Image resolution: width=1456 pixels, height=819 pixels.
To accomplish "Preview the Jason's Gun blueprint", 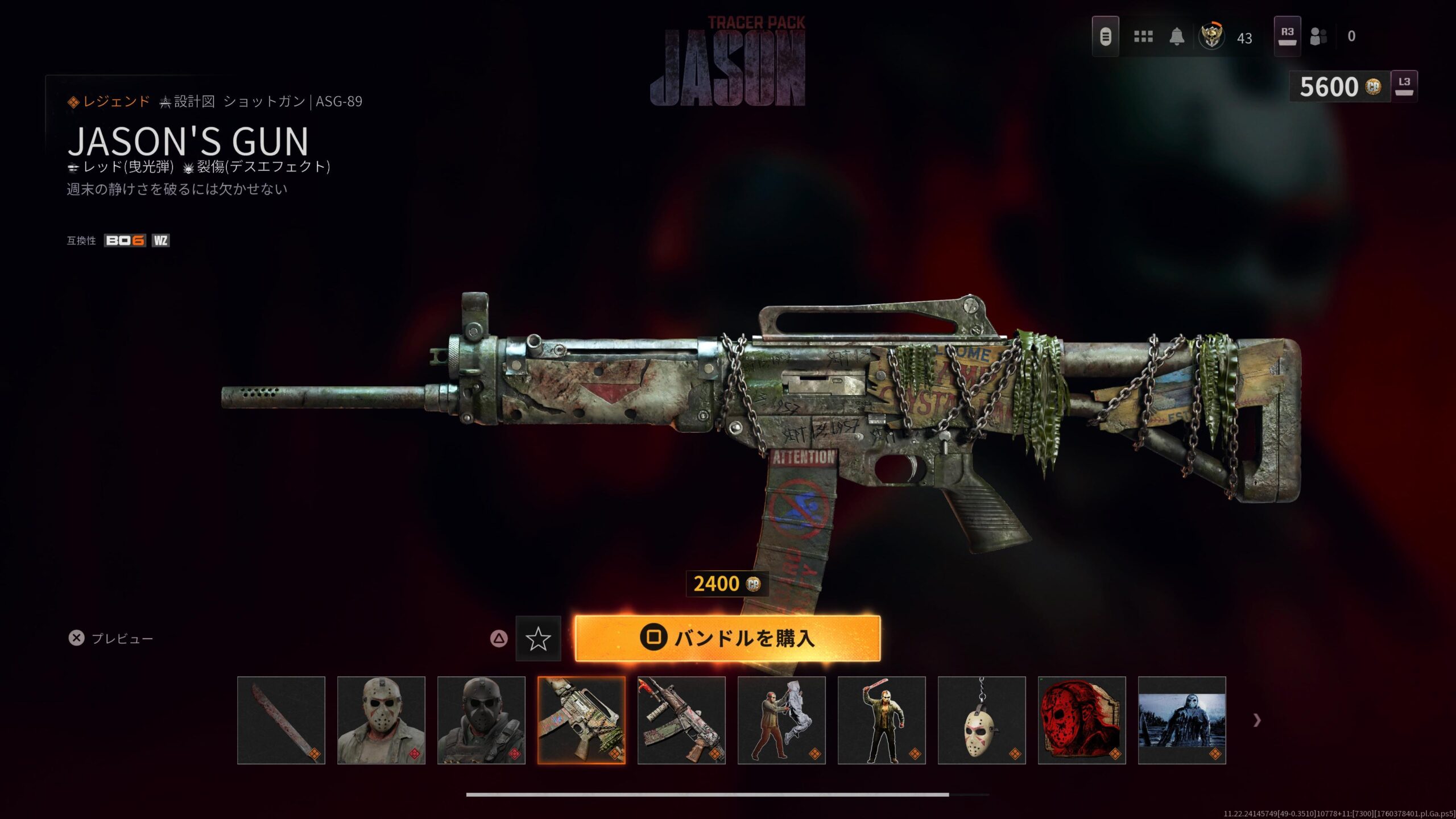I will pos(111,639).
